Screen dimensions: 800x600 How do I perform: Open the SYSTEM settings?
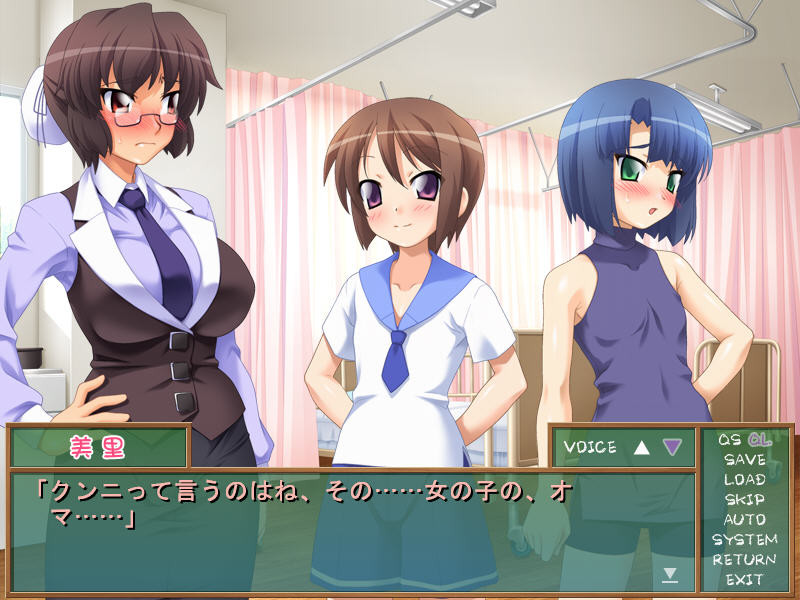point(744,540)
